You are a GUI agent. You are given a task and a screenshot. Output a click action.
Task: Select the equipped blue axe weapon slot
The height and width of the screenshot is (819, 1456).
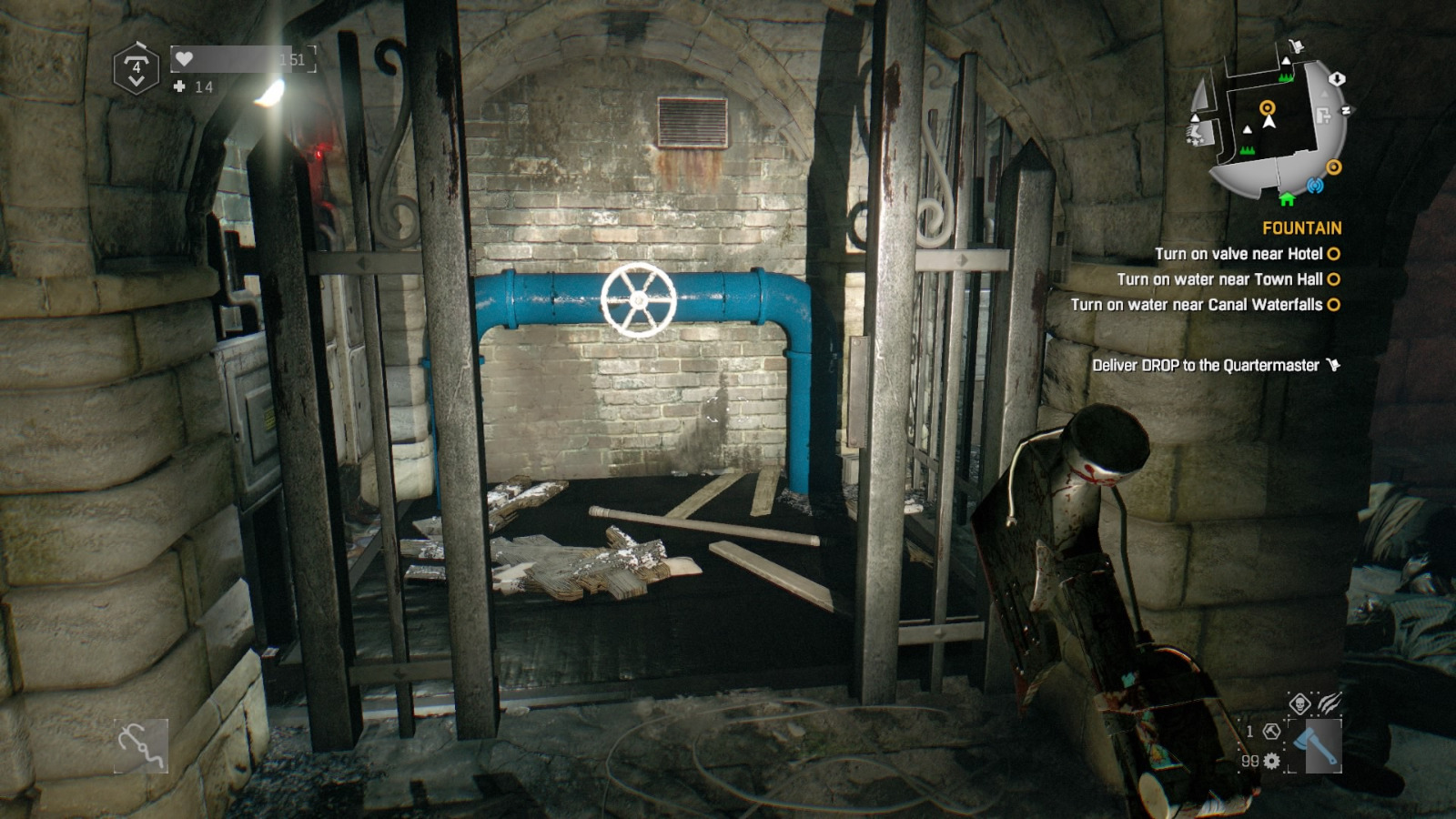(1317, 745)
